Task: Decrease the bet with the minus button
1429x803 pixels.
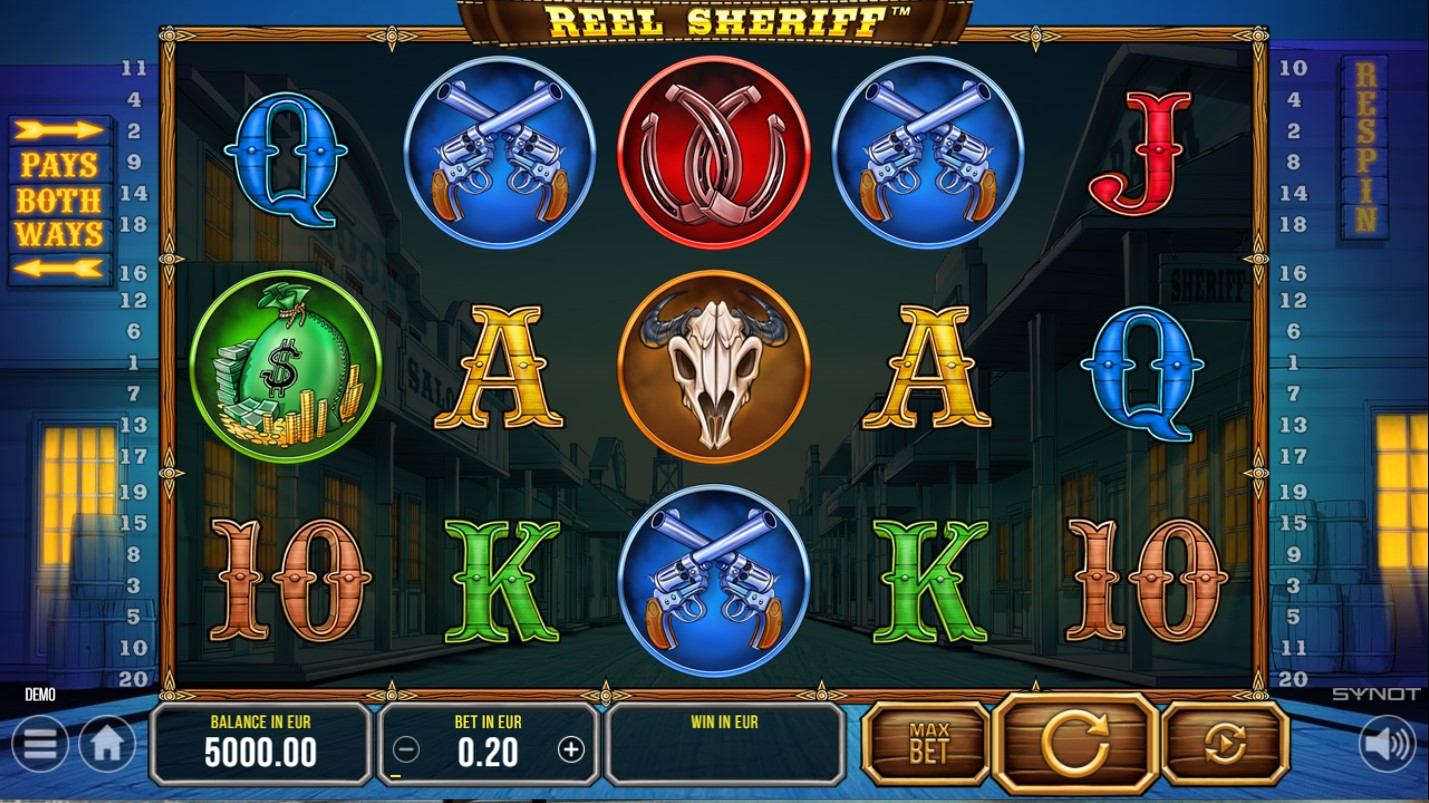Action: pos(407,749)
